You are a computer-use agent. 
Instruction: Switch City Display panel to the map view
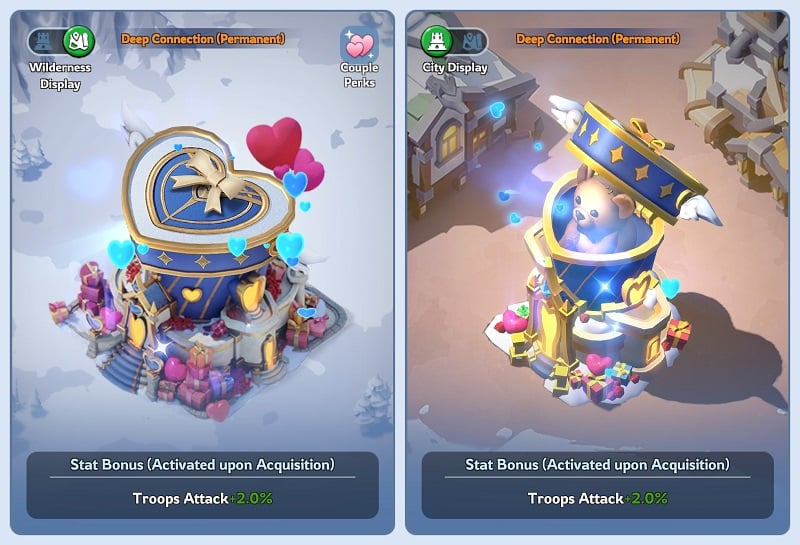point(472,41)
